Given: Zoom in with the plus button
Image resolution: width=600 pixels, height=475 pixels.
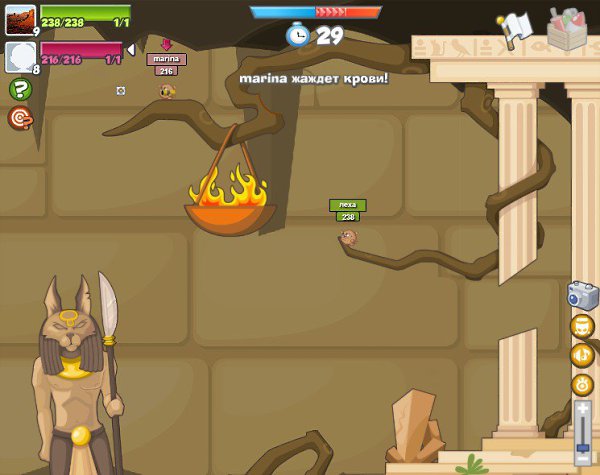Looking at the screenshot, I should [x=583, y=409].
